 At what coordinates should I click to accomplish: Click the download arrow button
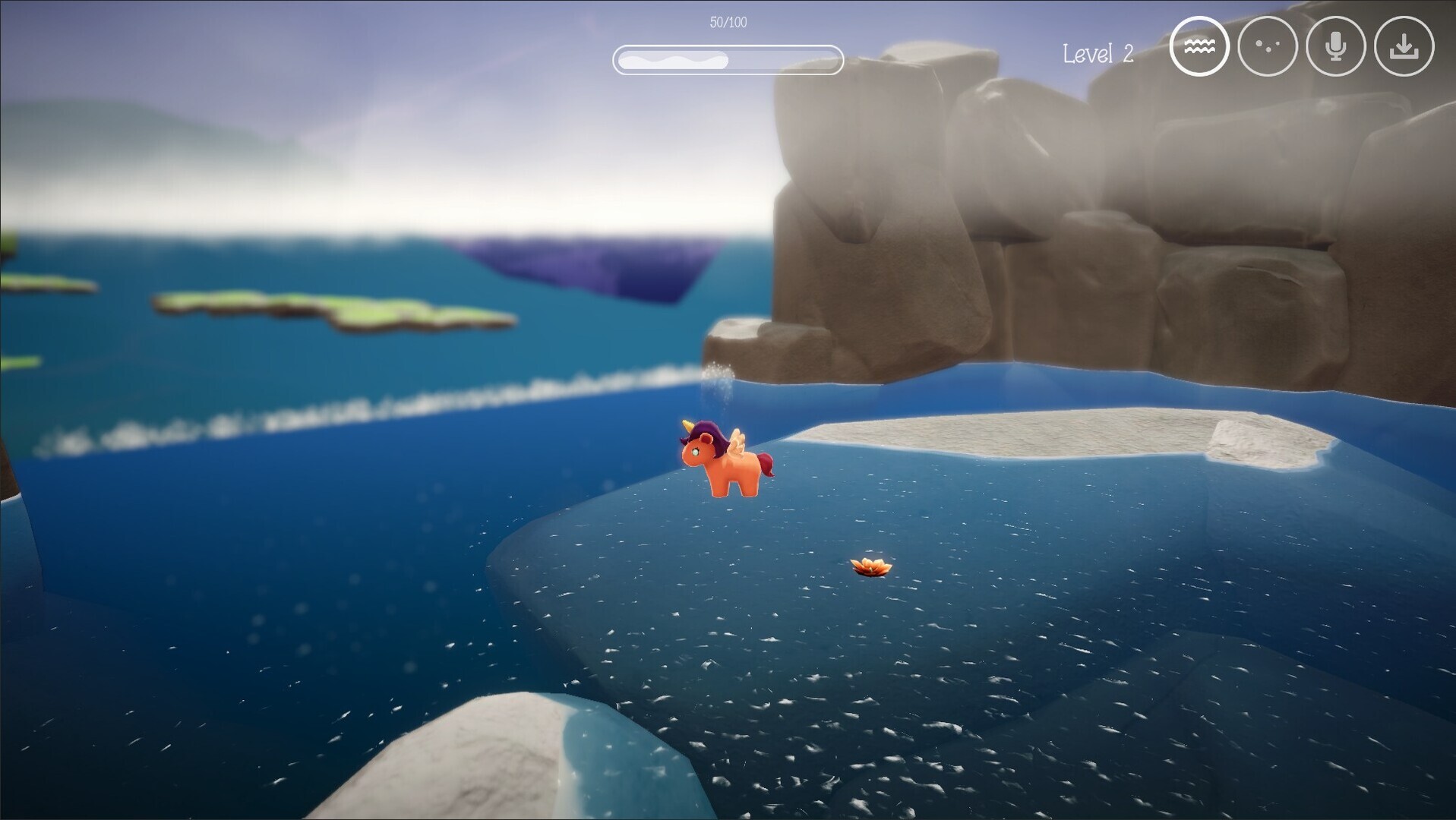(x=1404, y=47)
